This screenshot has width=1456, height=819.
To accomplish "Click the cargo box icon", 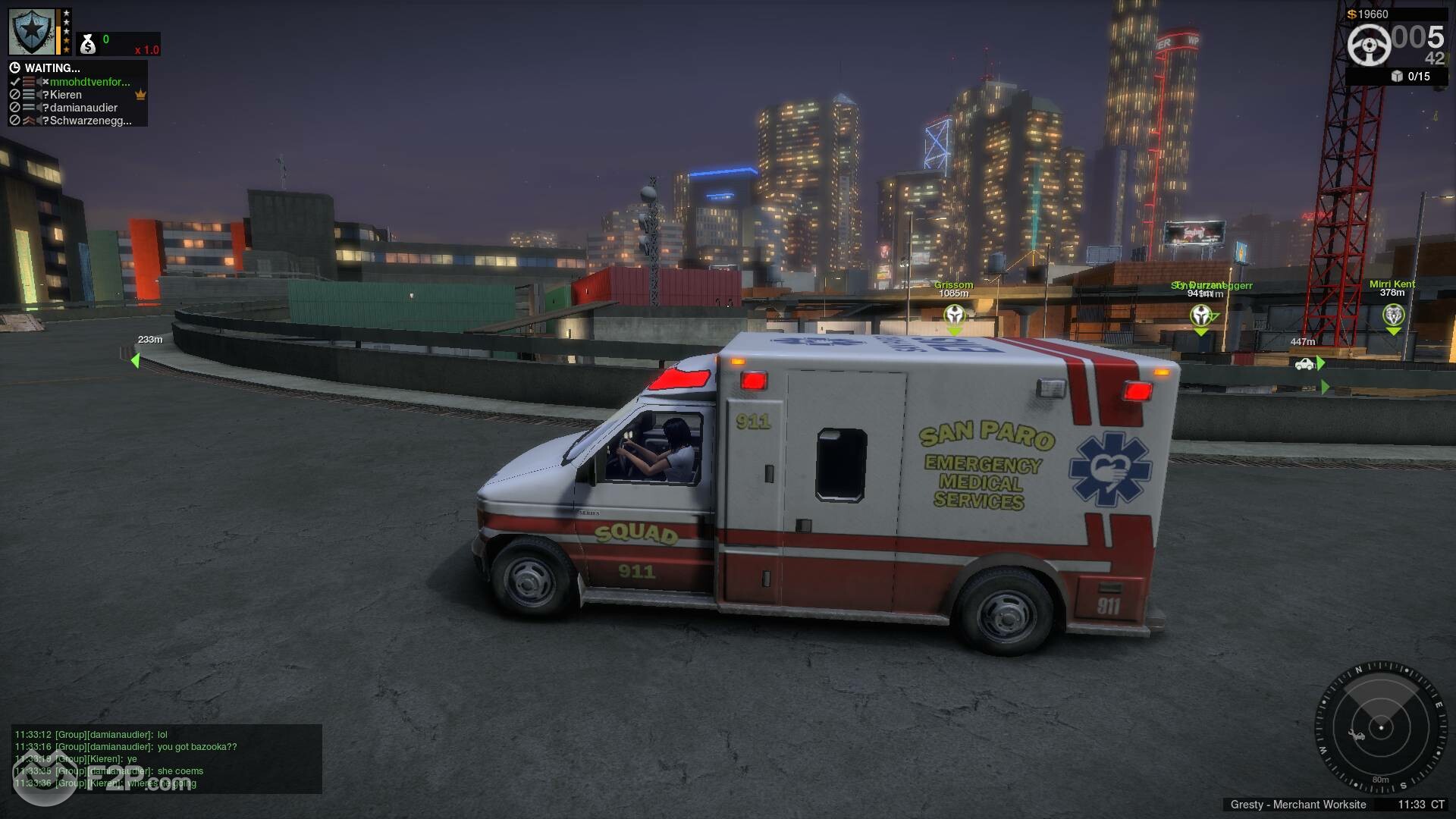I will click(x=1397, y=76).
